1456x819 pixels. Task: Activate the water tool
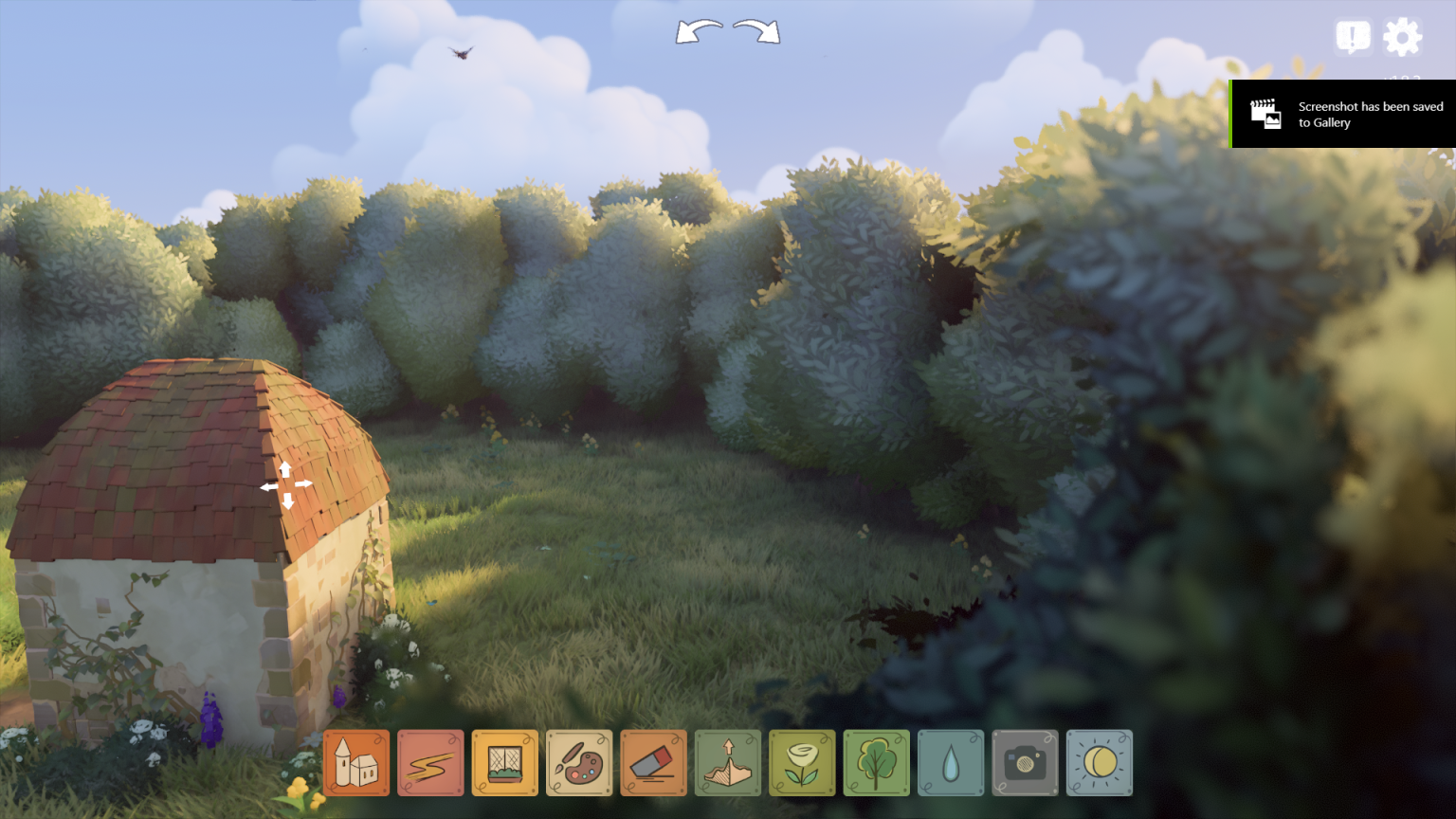point(950,763)
